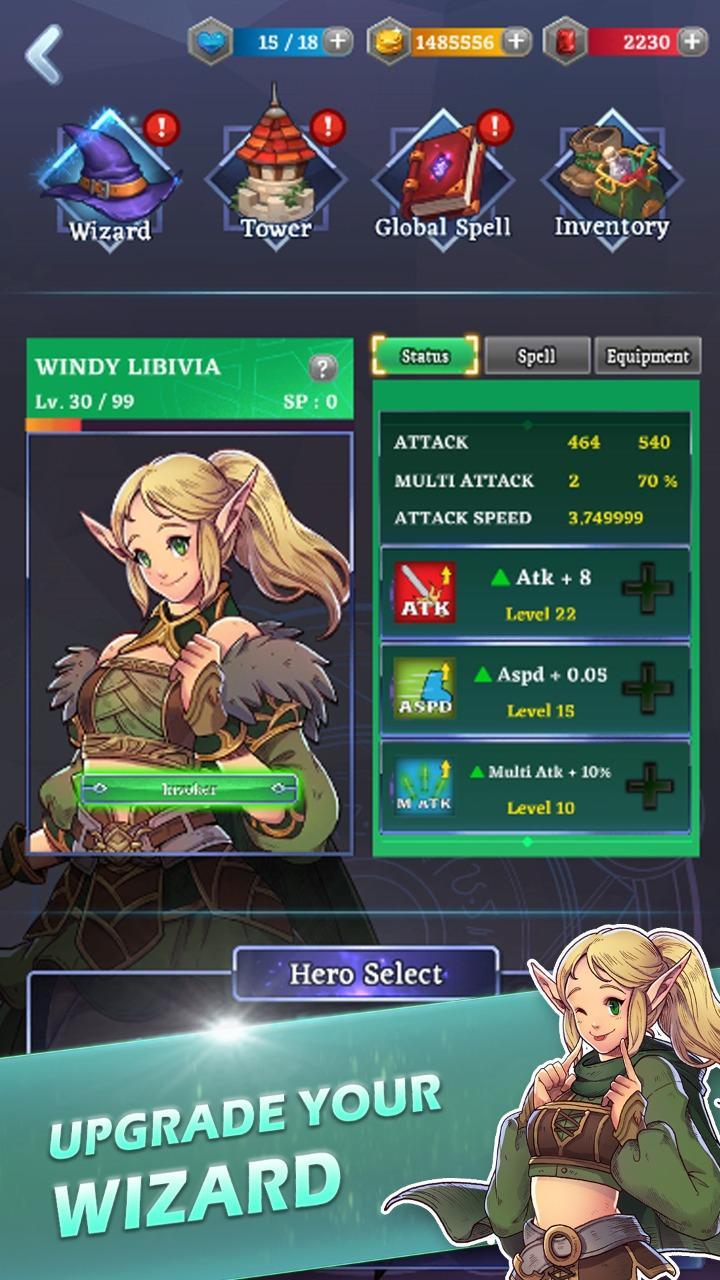
Task: Add more blue heart energy
Action: (338, 42)
